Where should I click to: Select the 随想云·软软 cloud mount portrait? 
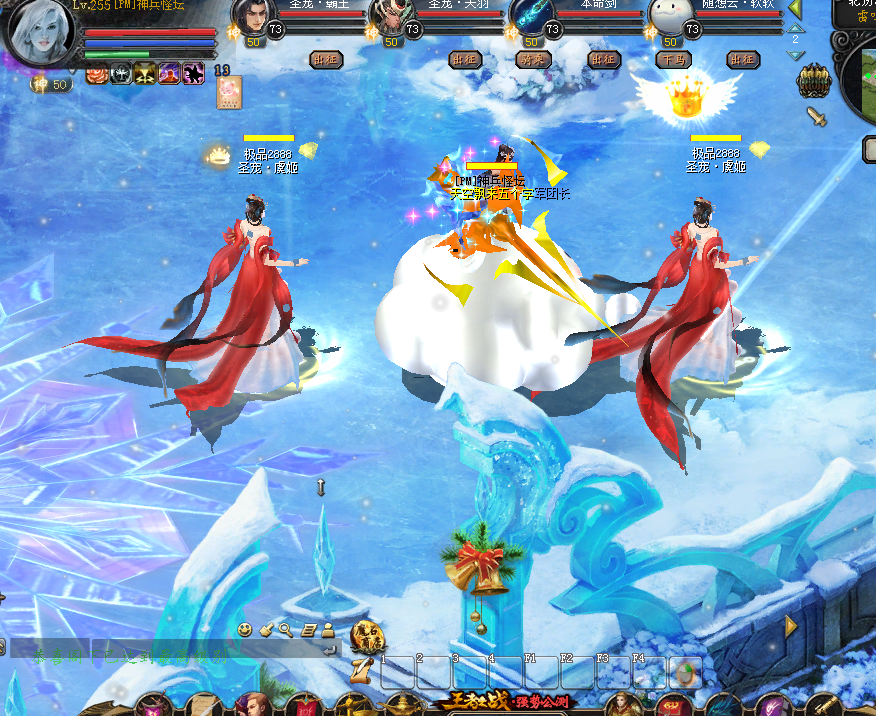[x=670, y=17]
